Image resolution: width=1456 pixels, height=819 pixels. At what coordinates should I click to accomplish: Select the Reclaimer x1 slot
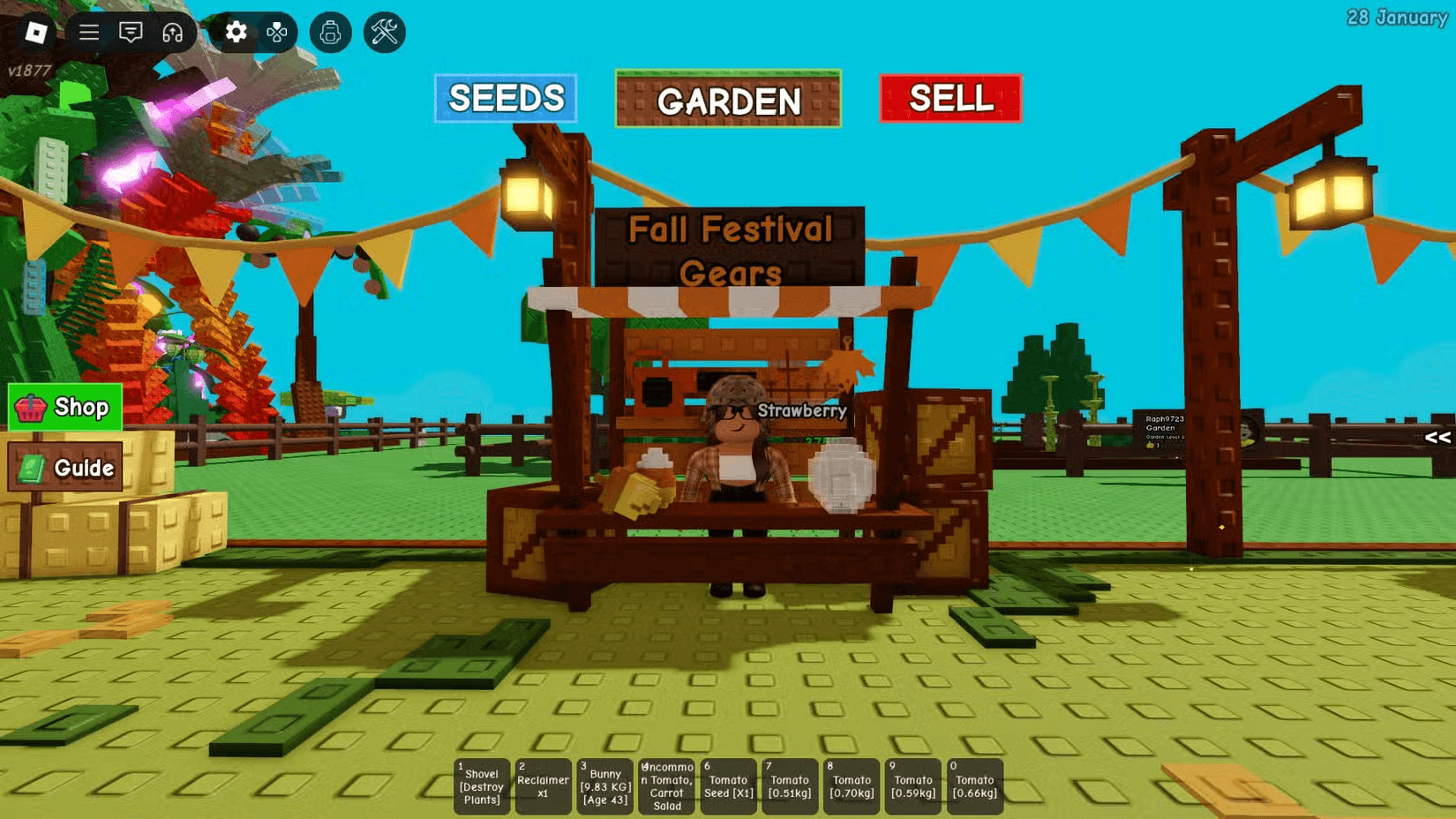click(543, 786)
